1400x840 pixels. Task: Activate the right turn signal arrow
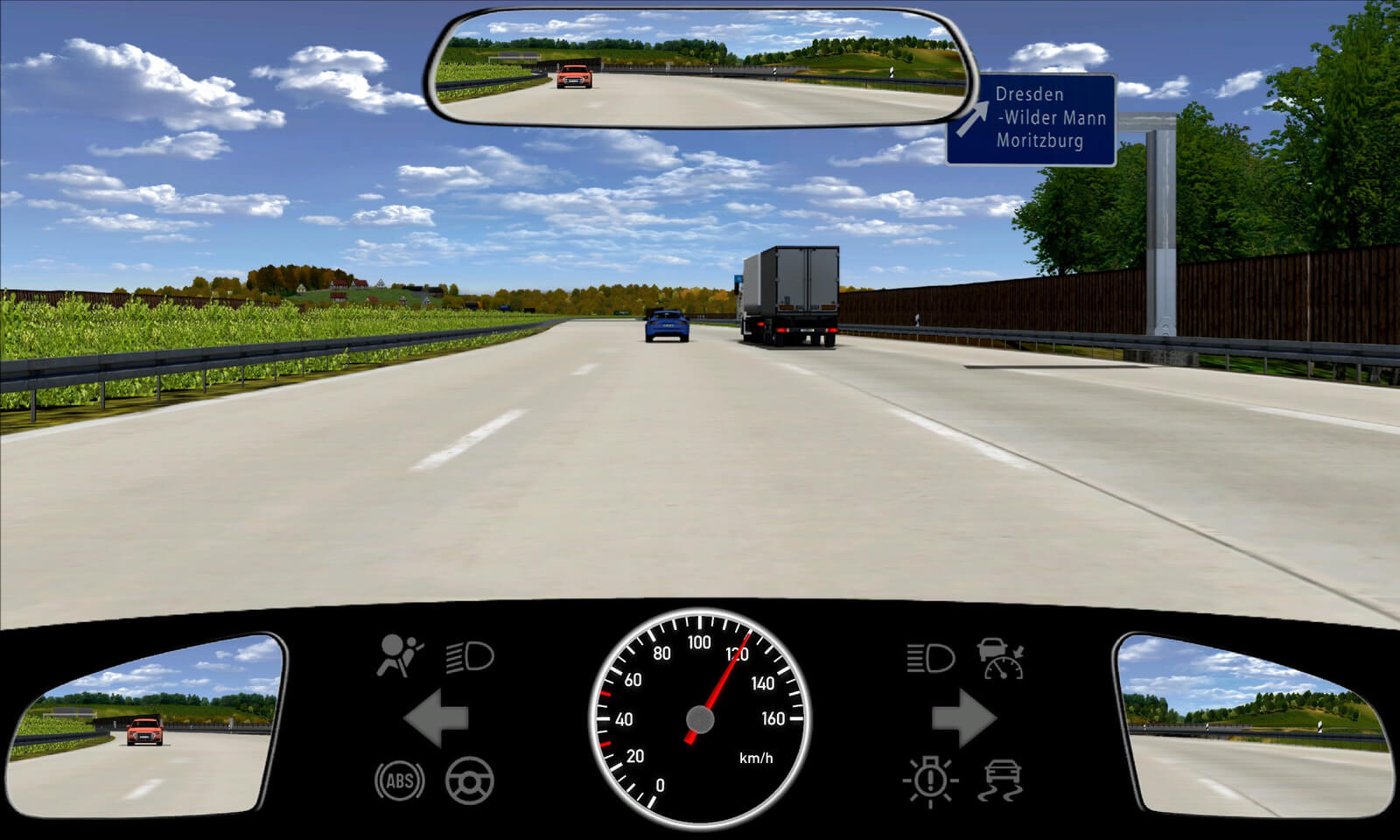(x=963, y=718)
